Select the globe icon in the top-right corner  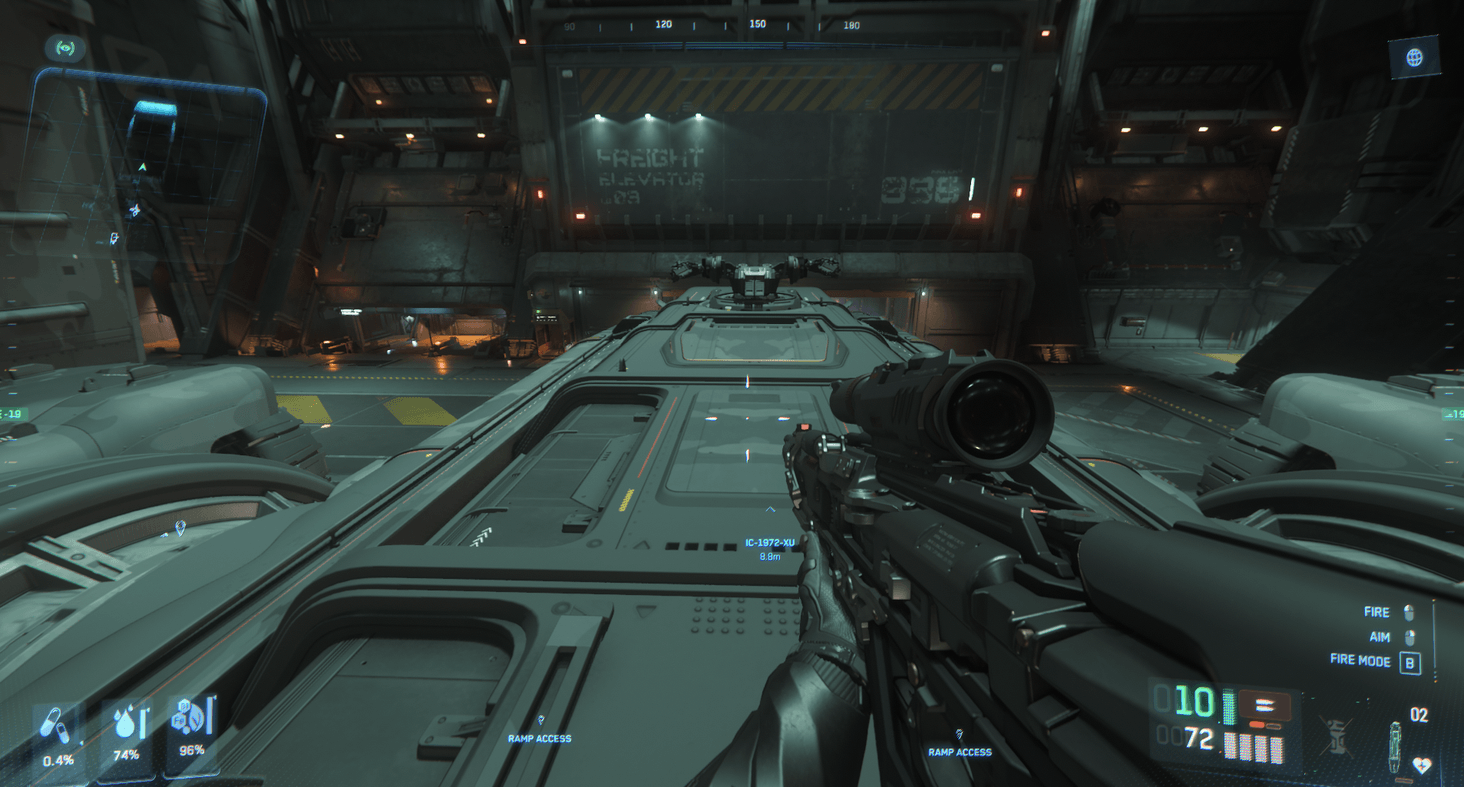pos(1414,58)
